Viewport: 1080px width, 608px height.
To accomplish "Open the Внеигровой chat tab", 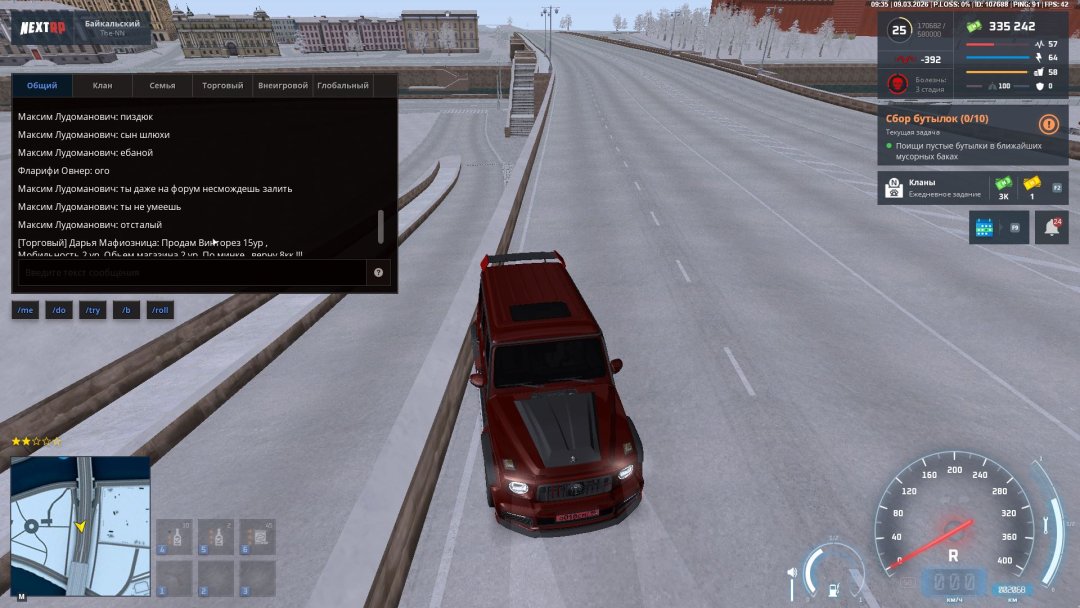I will (x=282, y=86).
